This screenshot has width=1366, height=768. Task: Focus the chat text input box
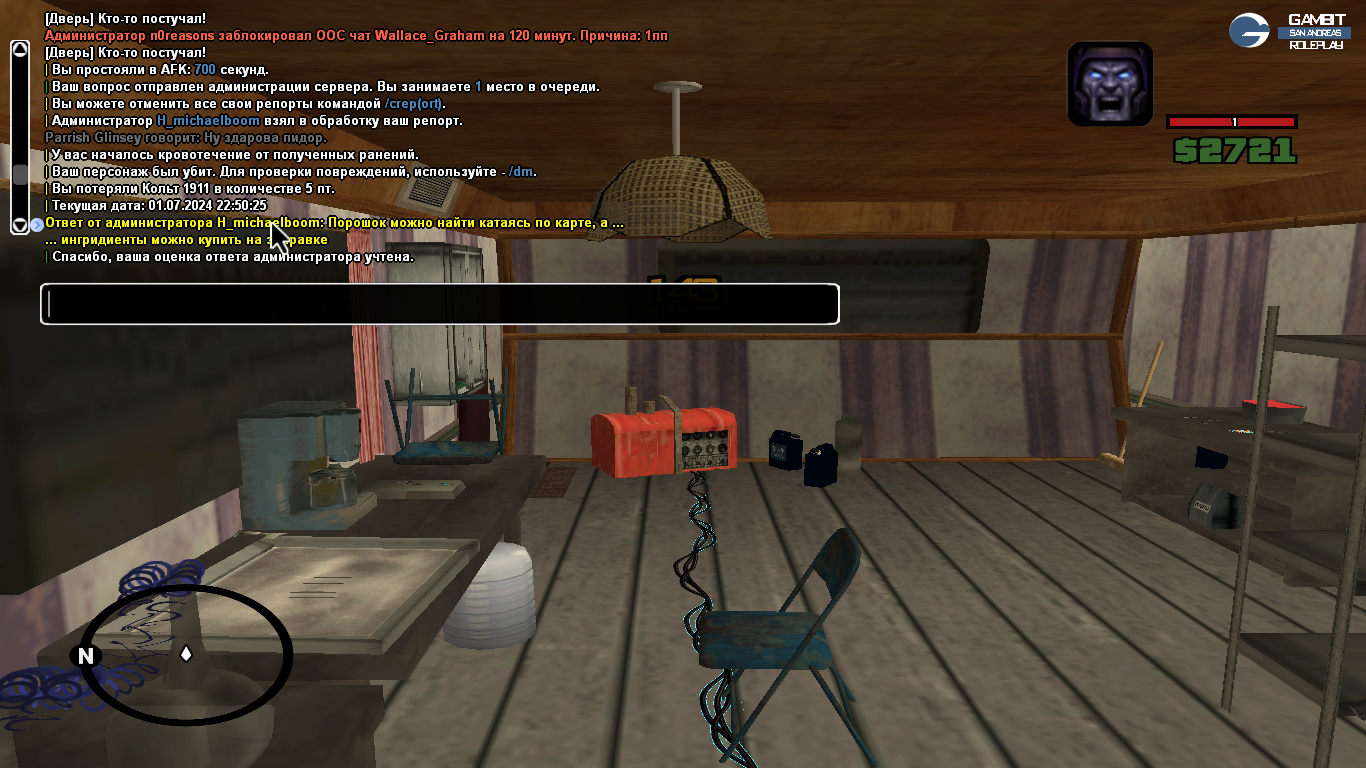tap(439, 304)
